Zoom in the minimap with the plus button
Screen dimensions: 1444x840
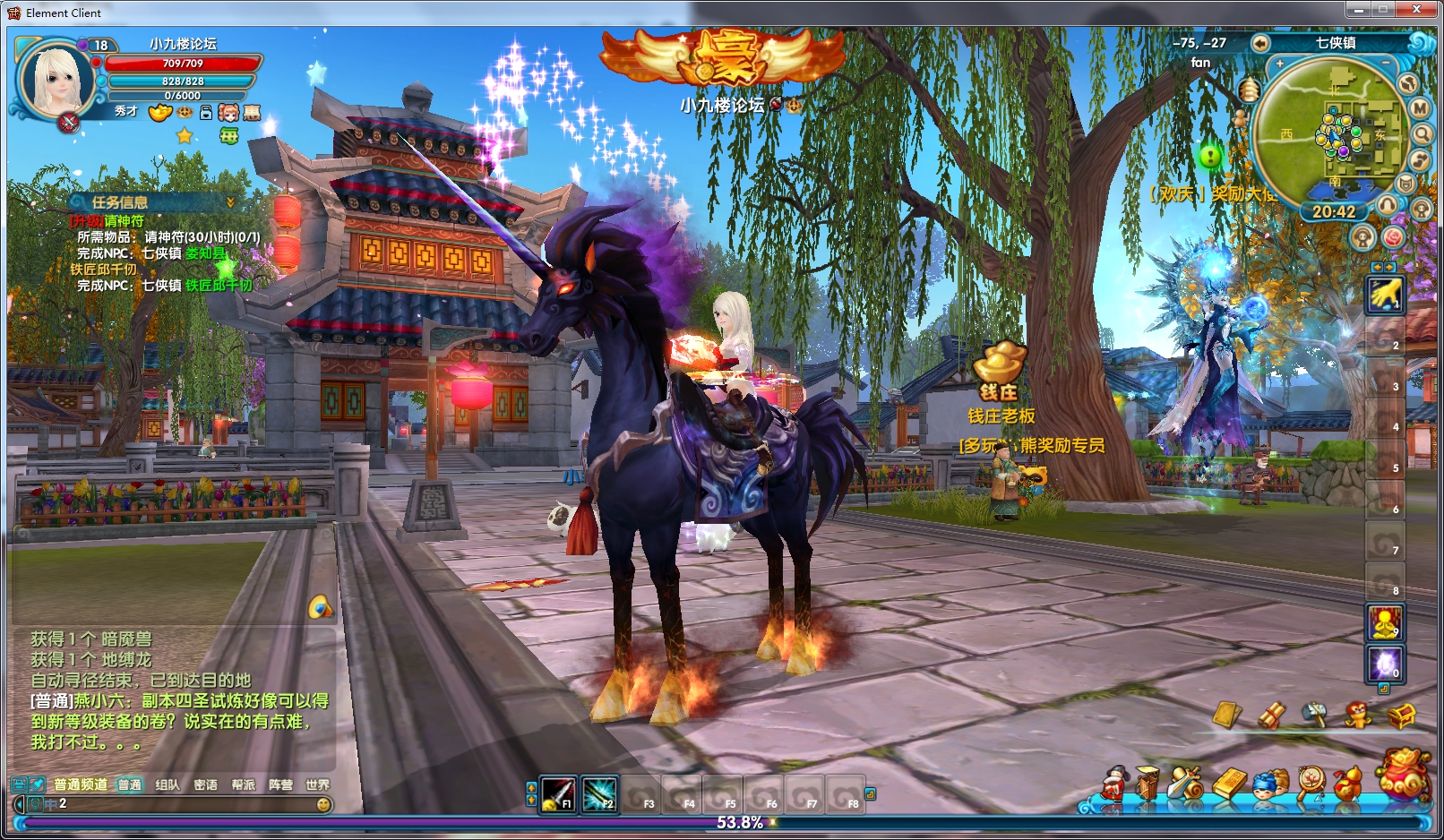coord(1280,64)
